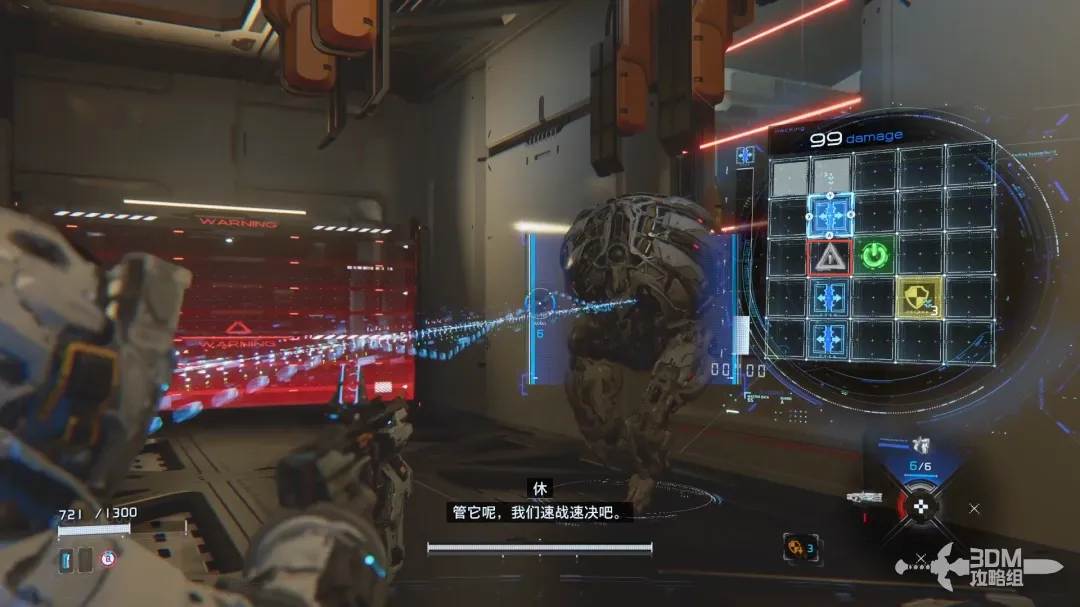The image size is (1080, 607).
Task: Choose the yellow shield node tile
Action: [917, 296]
